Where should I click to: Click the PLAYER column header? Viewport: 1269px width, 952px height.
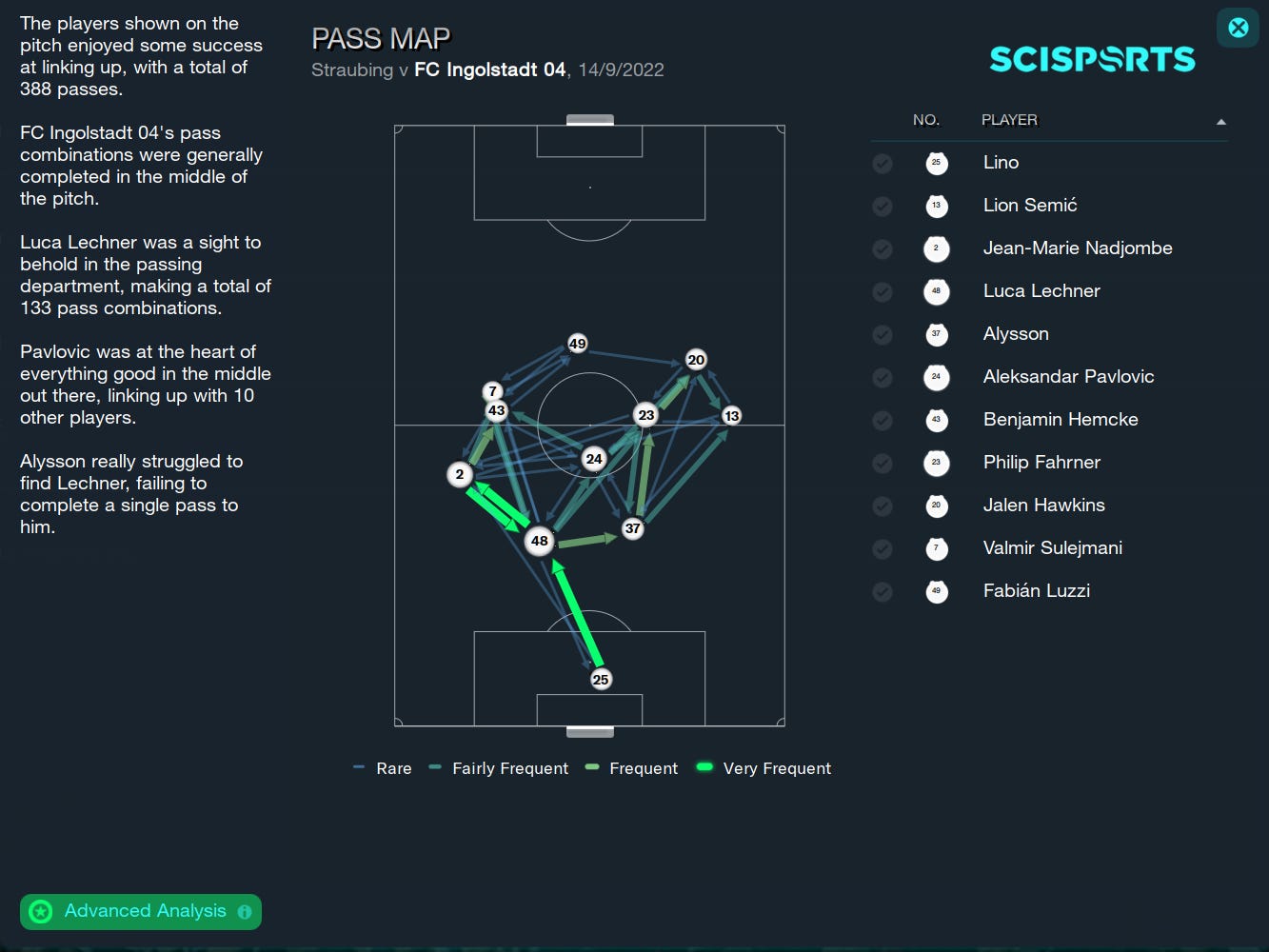click(1009, 120)
